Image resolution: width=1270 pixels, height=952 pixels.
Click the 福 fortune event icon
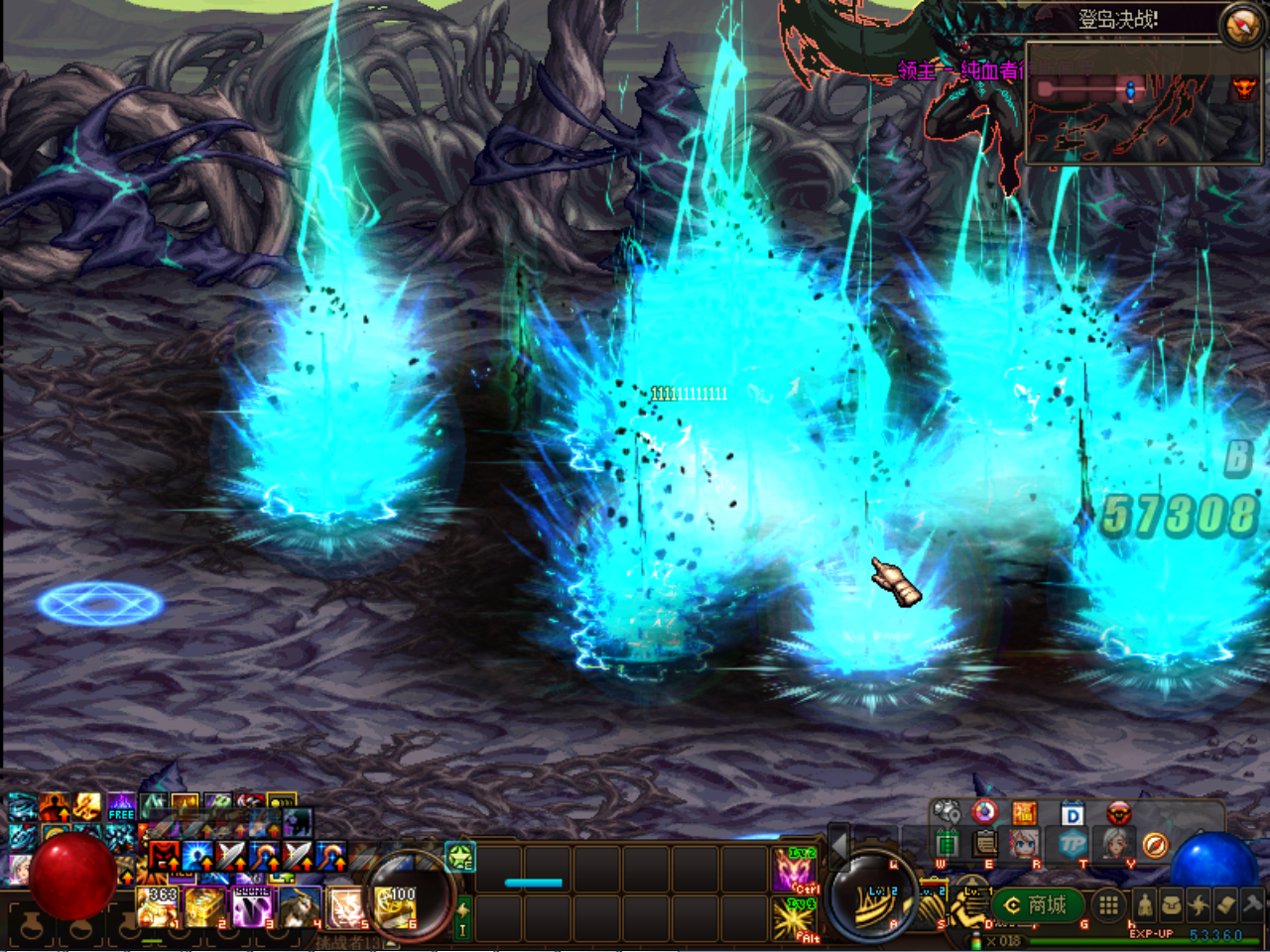coord(1025,813)
